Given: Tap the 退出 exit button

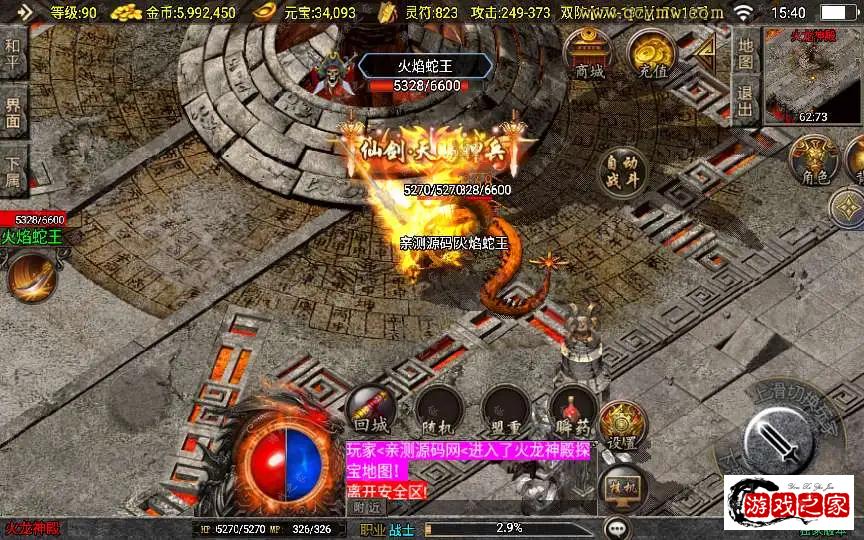Looking at the screenshot, I should 744,100.
